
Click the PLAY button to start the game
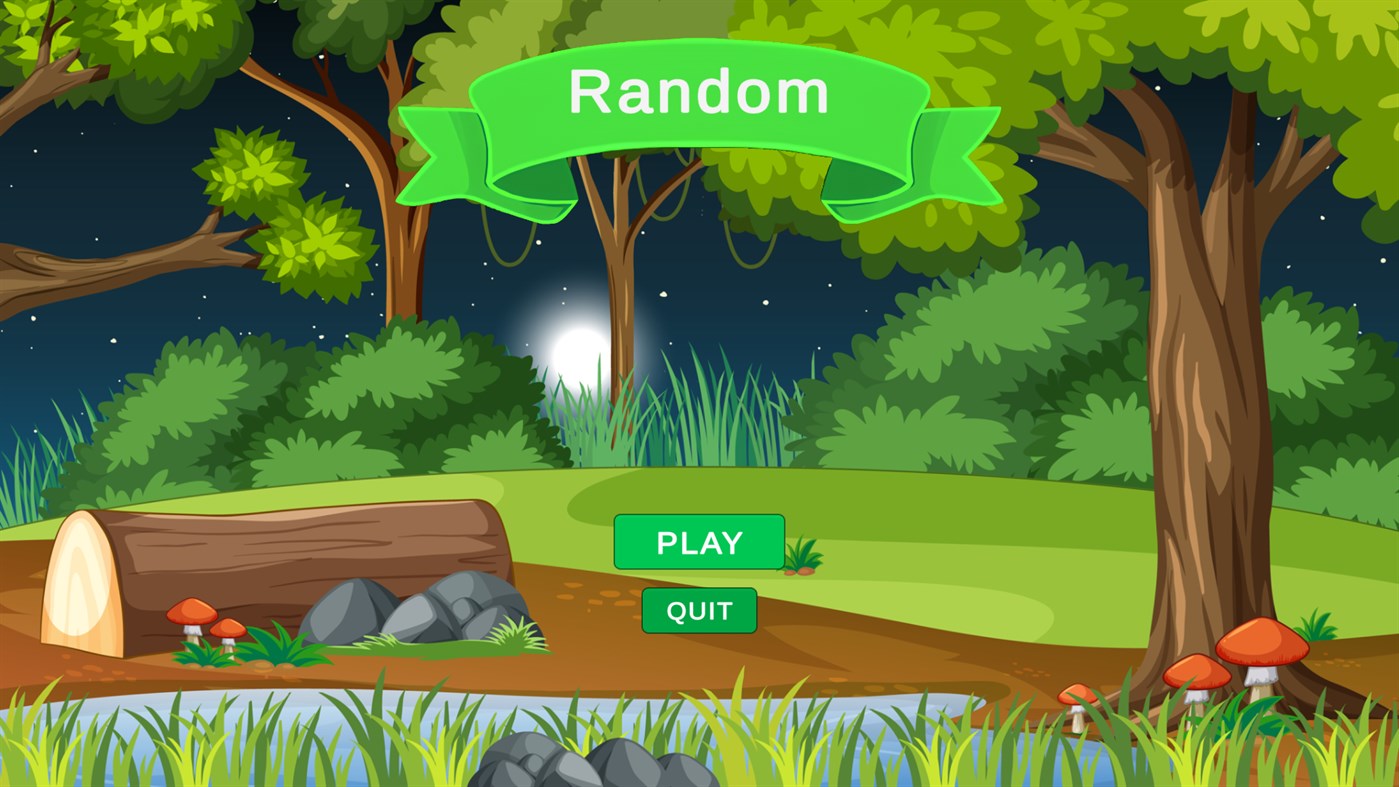pyautogui.click(x=699, y=542)
